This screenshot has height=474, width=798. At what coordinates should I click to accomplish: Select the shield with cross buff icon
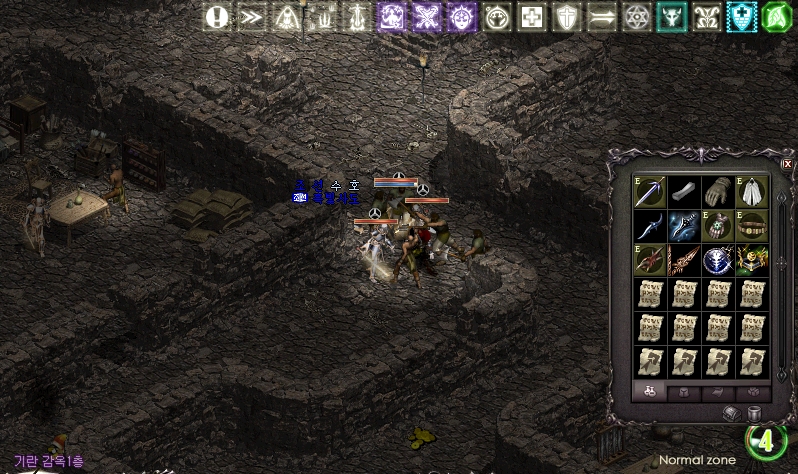point(567,17)
